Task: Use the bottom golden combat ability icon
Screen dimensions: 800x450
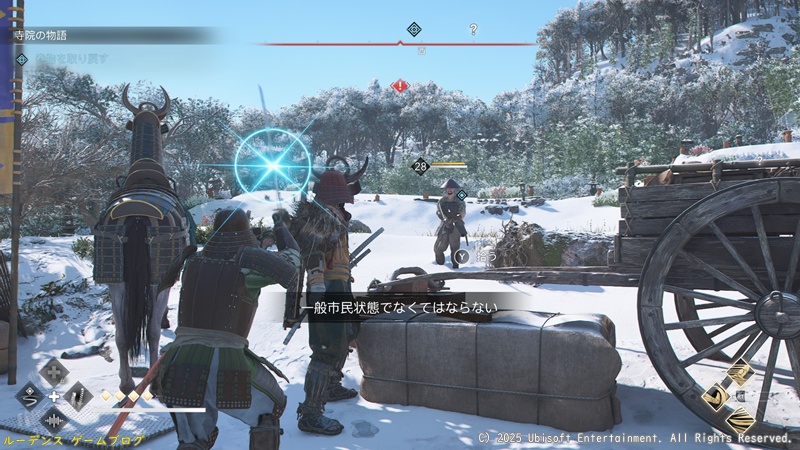Action: pos(740,421)
